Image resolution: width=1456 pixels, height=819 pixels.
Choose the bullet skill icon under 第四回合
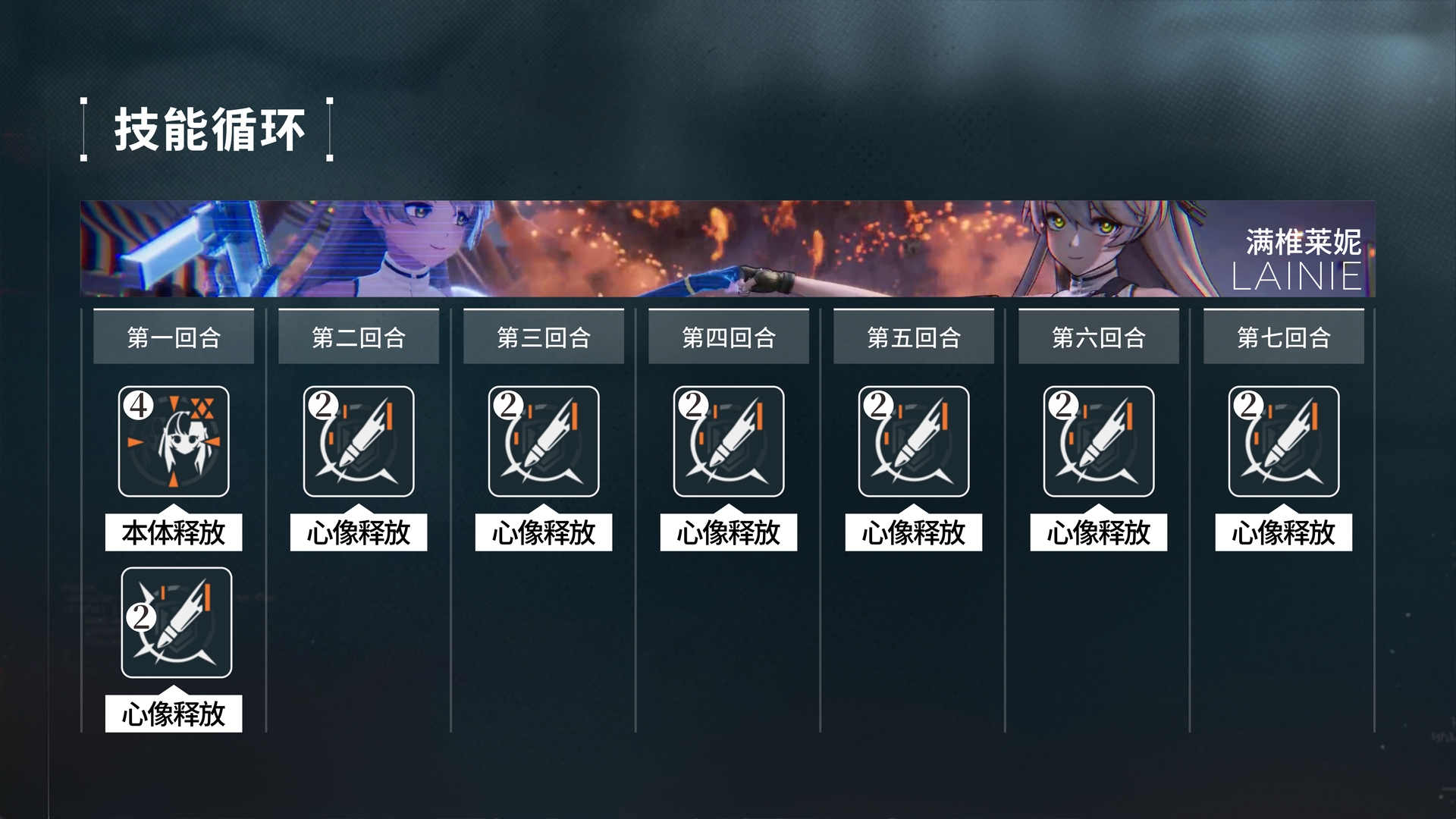729,441
